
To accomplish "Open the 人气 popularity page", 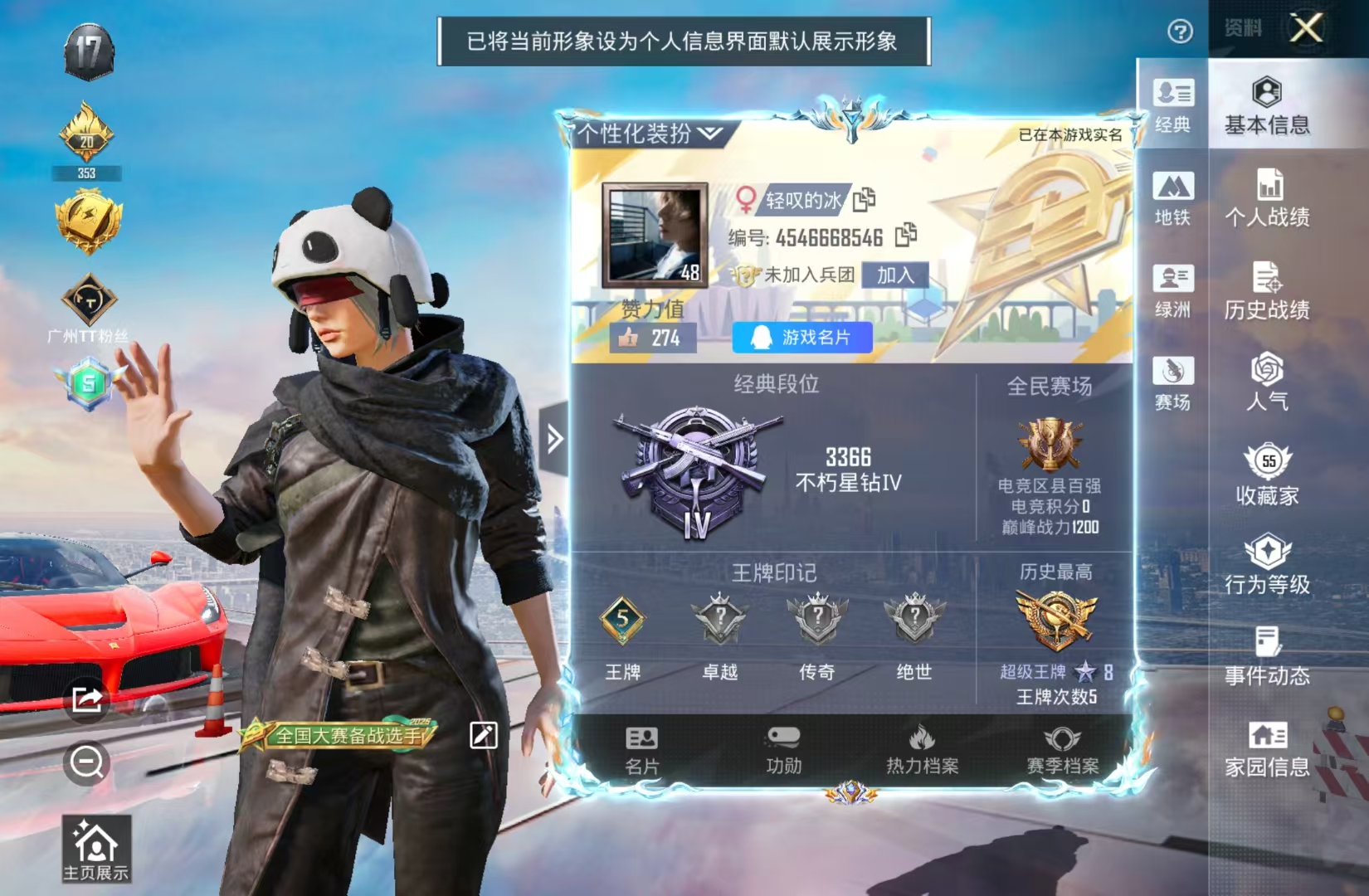I will (x=1267, y=382).
